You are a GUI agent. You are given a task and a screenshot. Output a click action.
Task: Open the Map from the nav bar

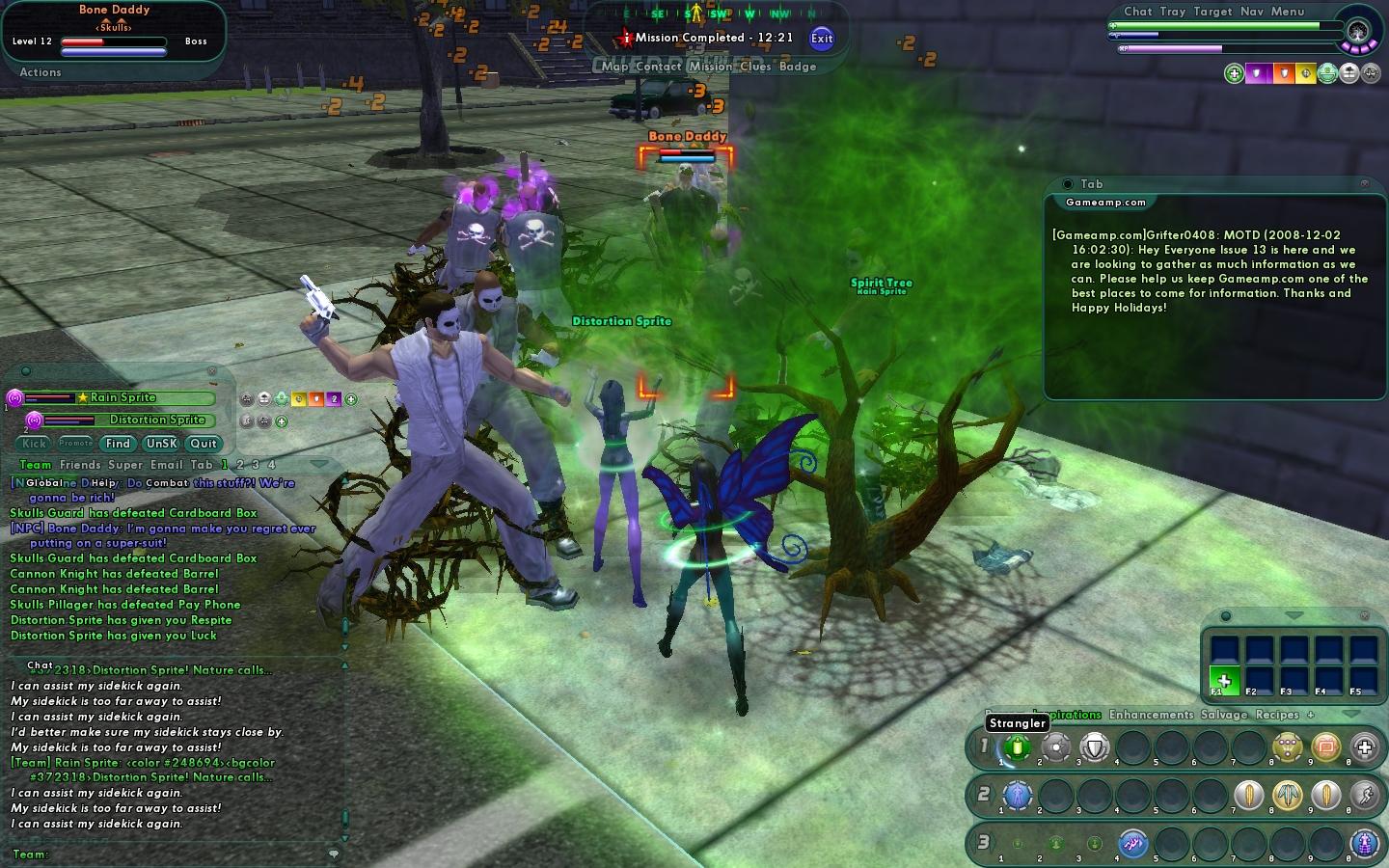point(614,67)
